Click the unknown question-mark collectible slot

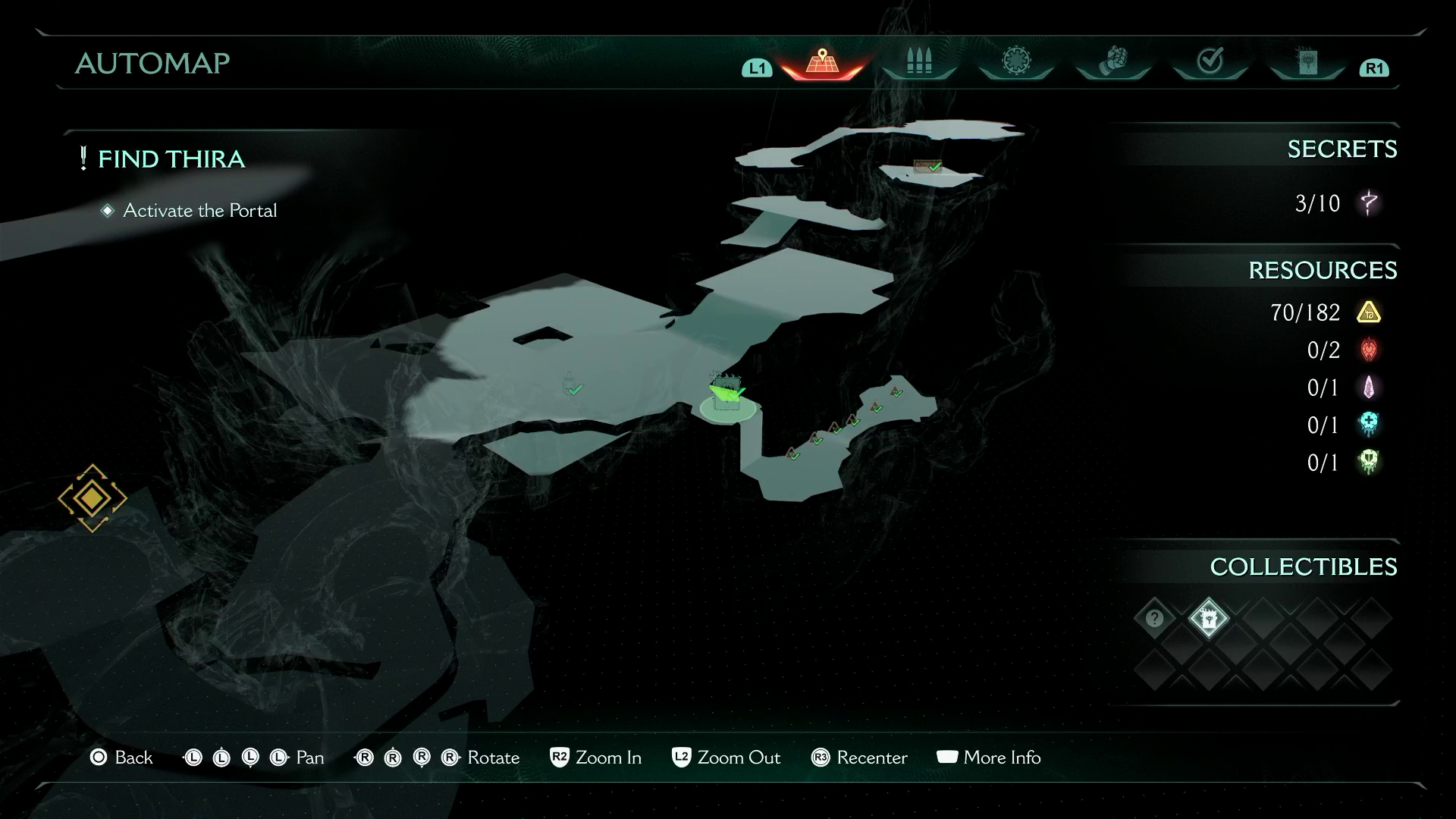pyautogui.click(x=1154, y=619)
